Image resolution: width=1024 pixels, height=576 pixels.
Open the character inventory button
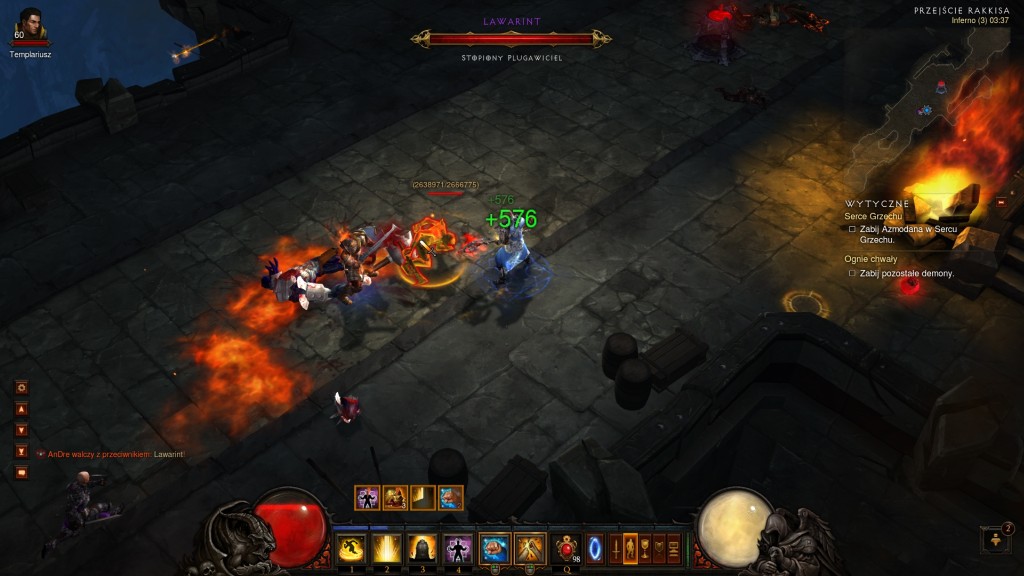coord(630,548)
